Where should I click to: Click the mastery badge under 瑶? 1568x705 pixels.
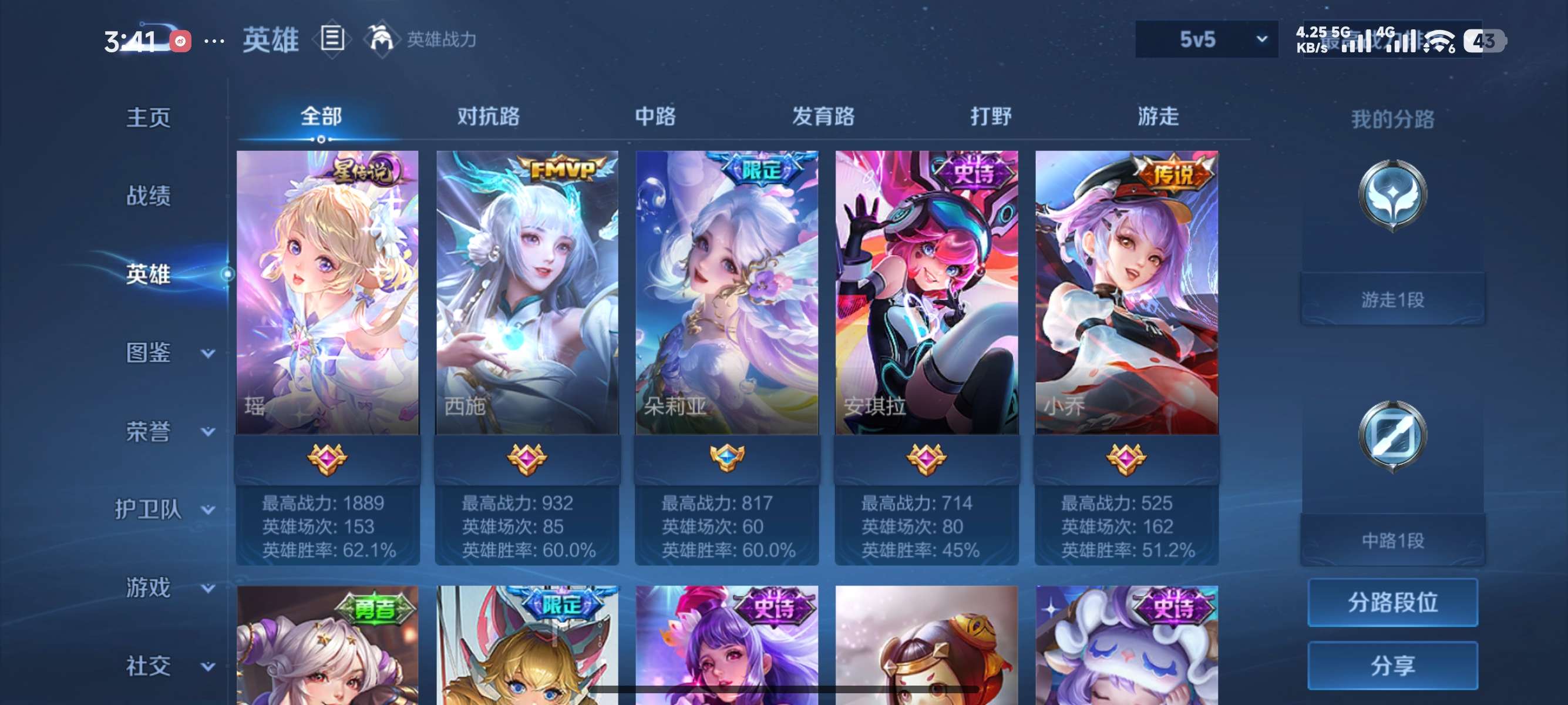327,461
